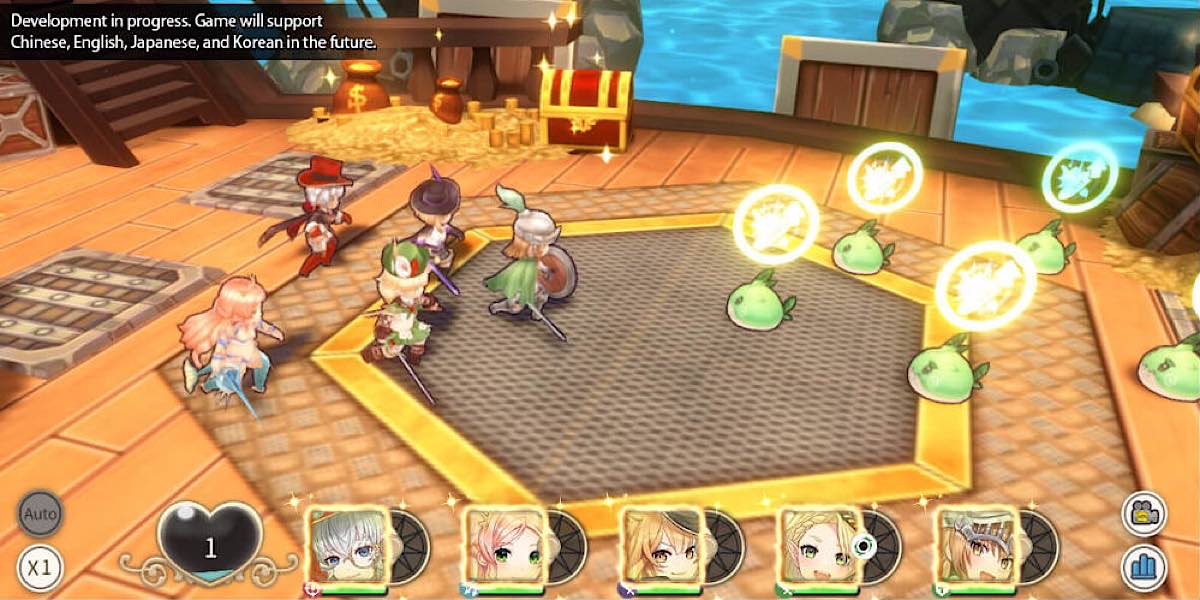Switch the camera view with the camera icon

[x=1144, y=515]
